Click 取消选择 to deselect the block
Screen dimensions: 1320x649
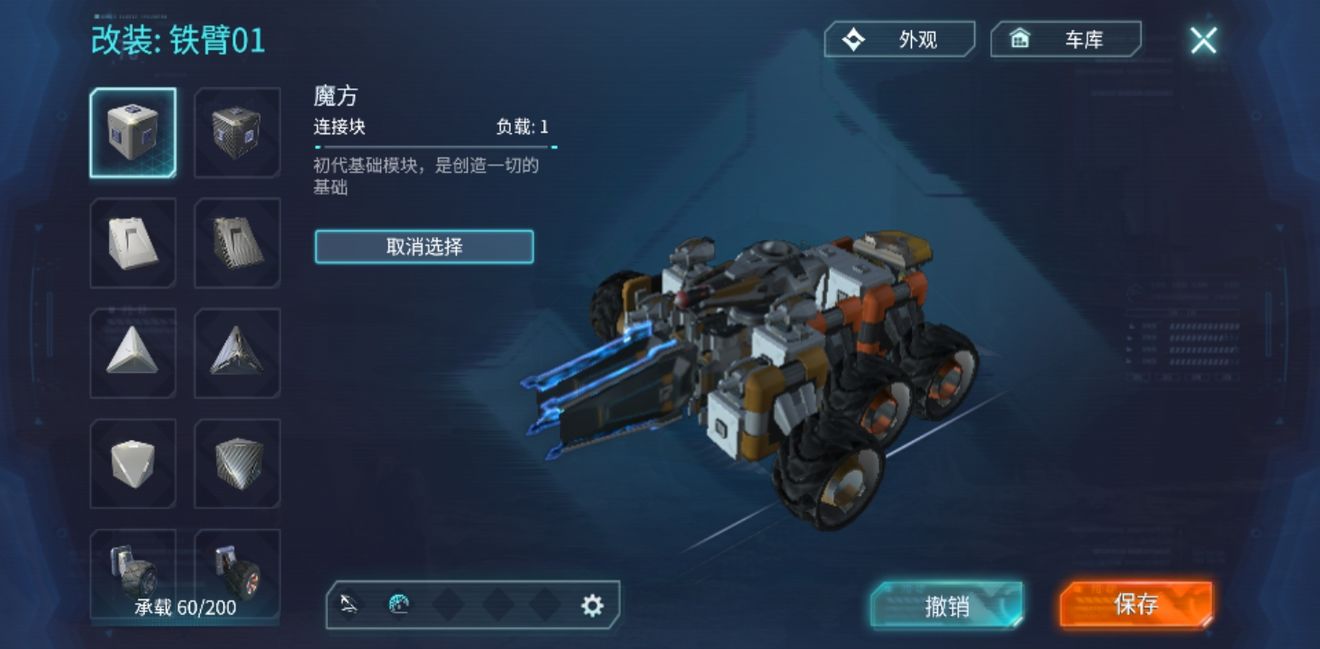pos(424,247)
